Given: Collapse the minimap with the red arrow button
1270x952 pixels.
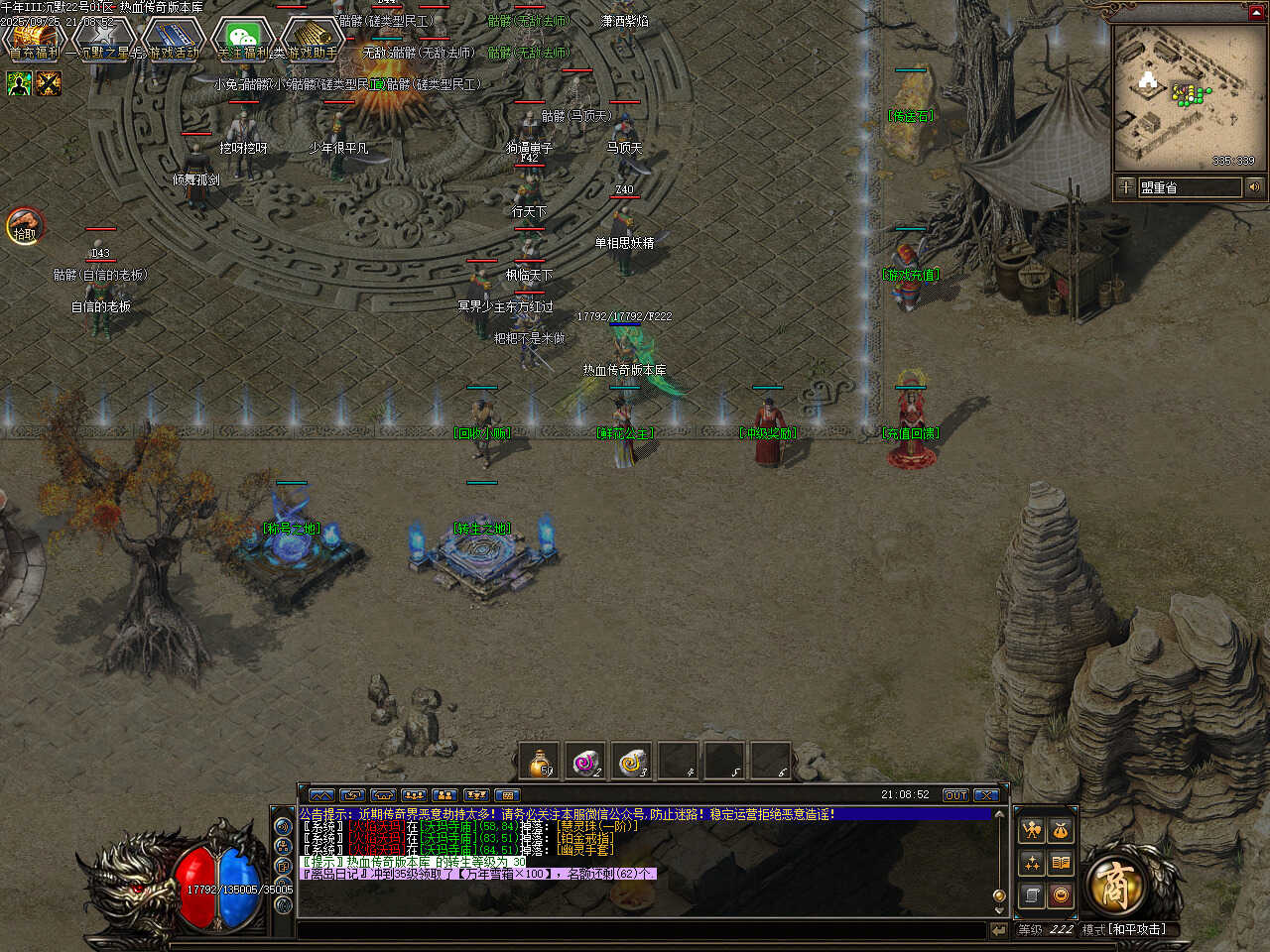Looking at the screenshot, I should pyautogui.click(x=1254, y=11).
